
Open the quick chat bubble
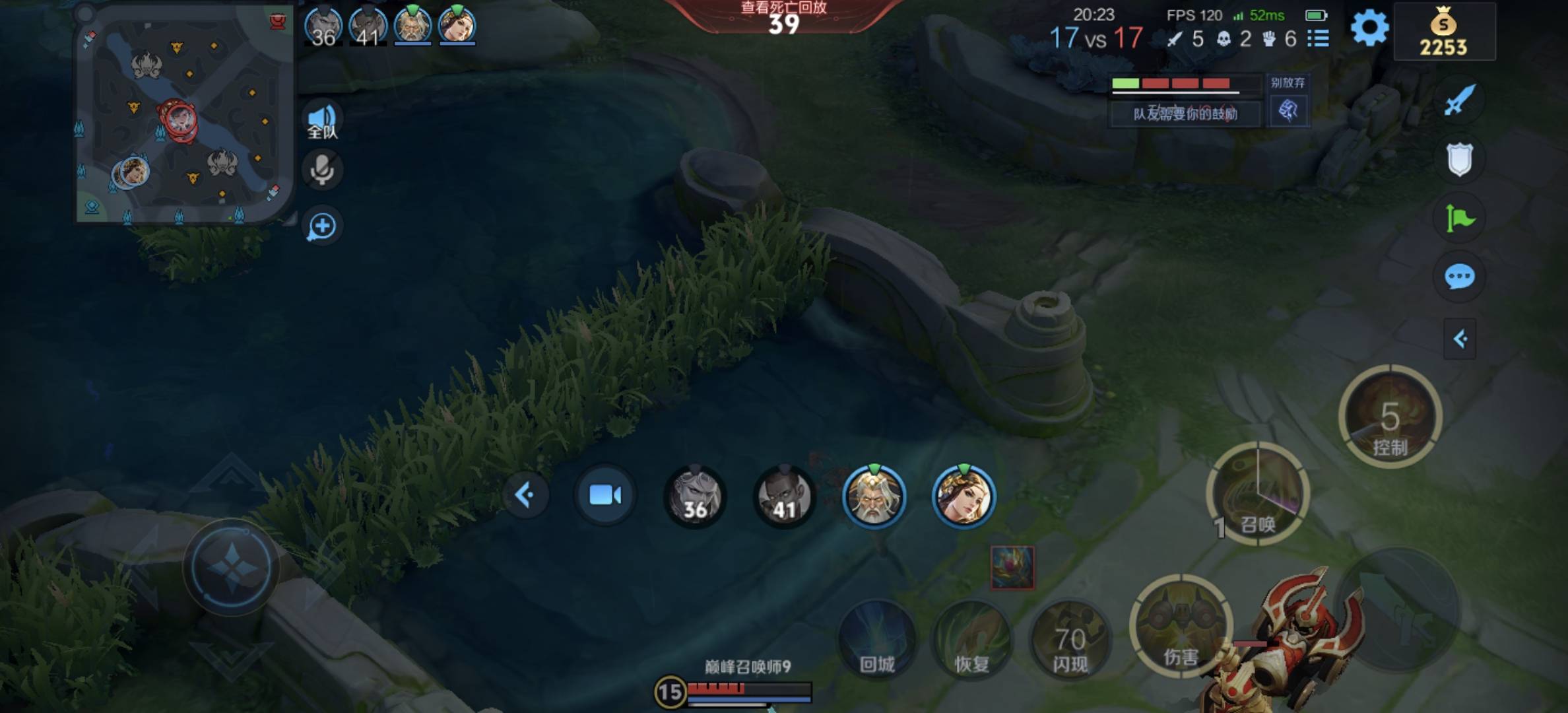(x=1459, y=277)
